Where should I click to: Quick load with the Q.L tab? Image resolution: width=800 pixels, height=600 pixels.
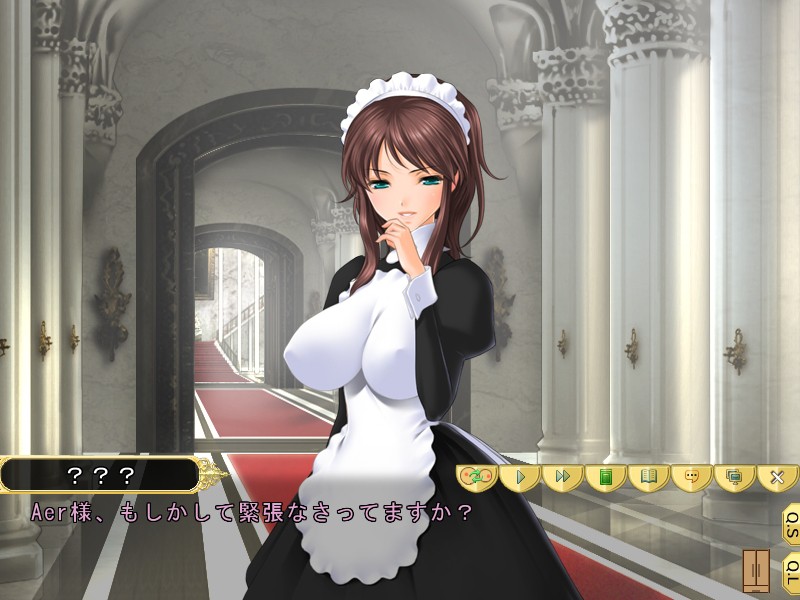[789, 570]
